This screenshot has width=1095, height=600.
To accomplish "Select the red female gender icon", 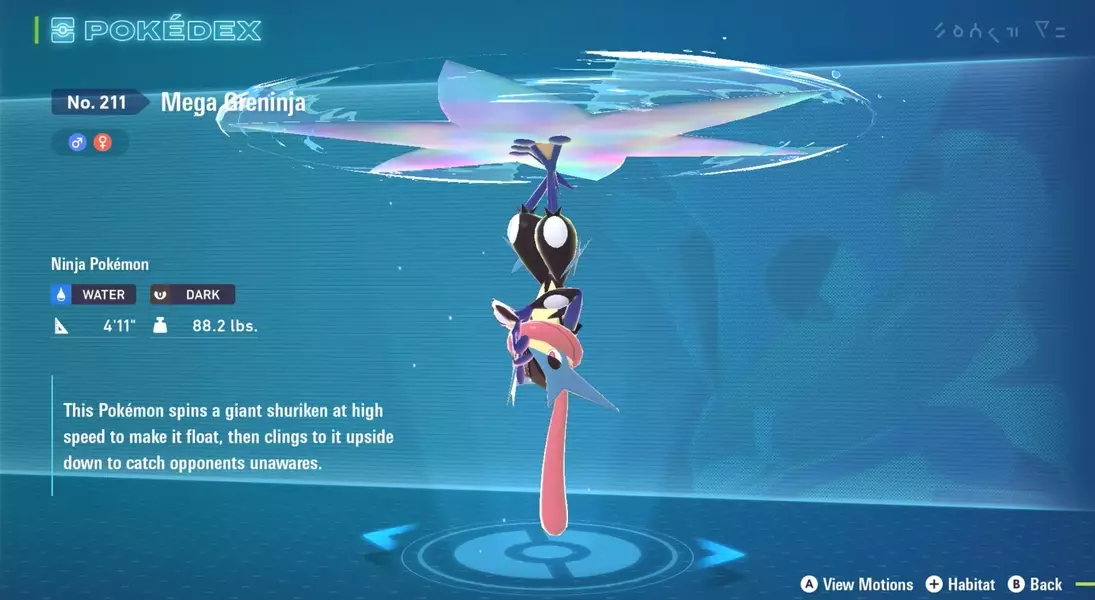I will tap(102, 143).
